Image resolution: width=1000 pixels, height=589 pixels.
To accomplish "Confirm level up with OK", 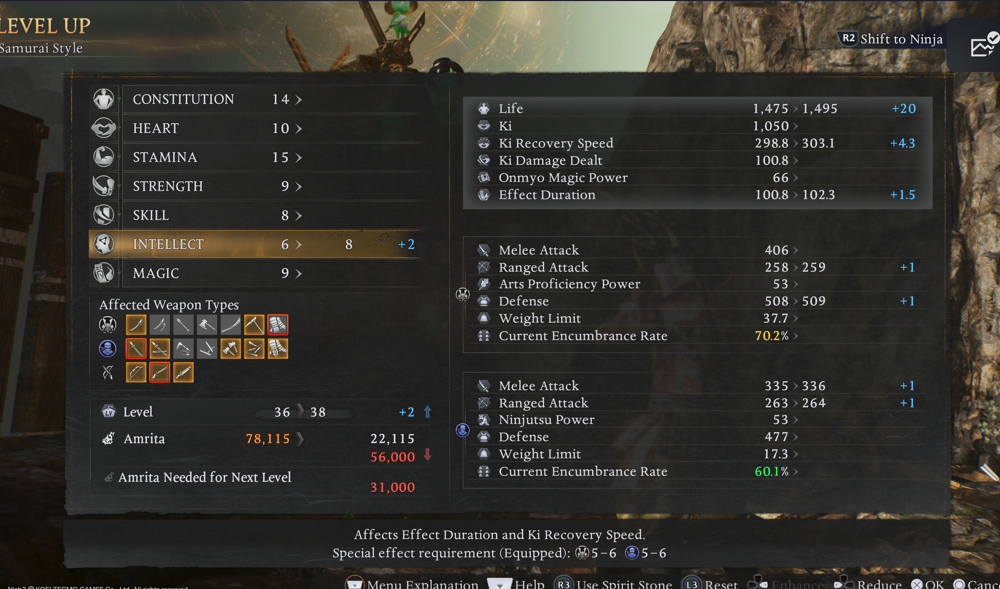I will (x=927, y=583).
